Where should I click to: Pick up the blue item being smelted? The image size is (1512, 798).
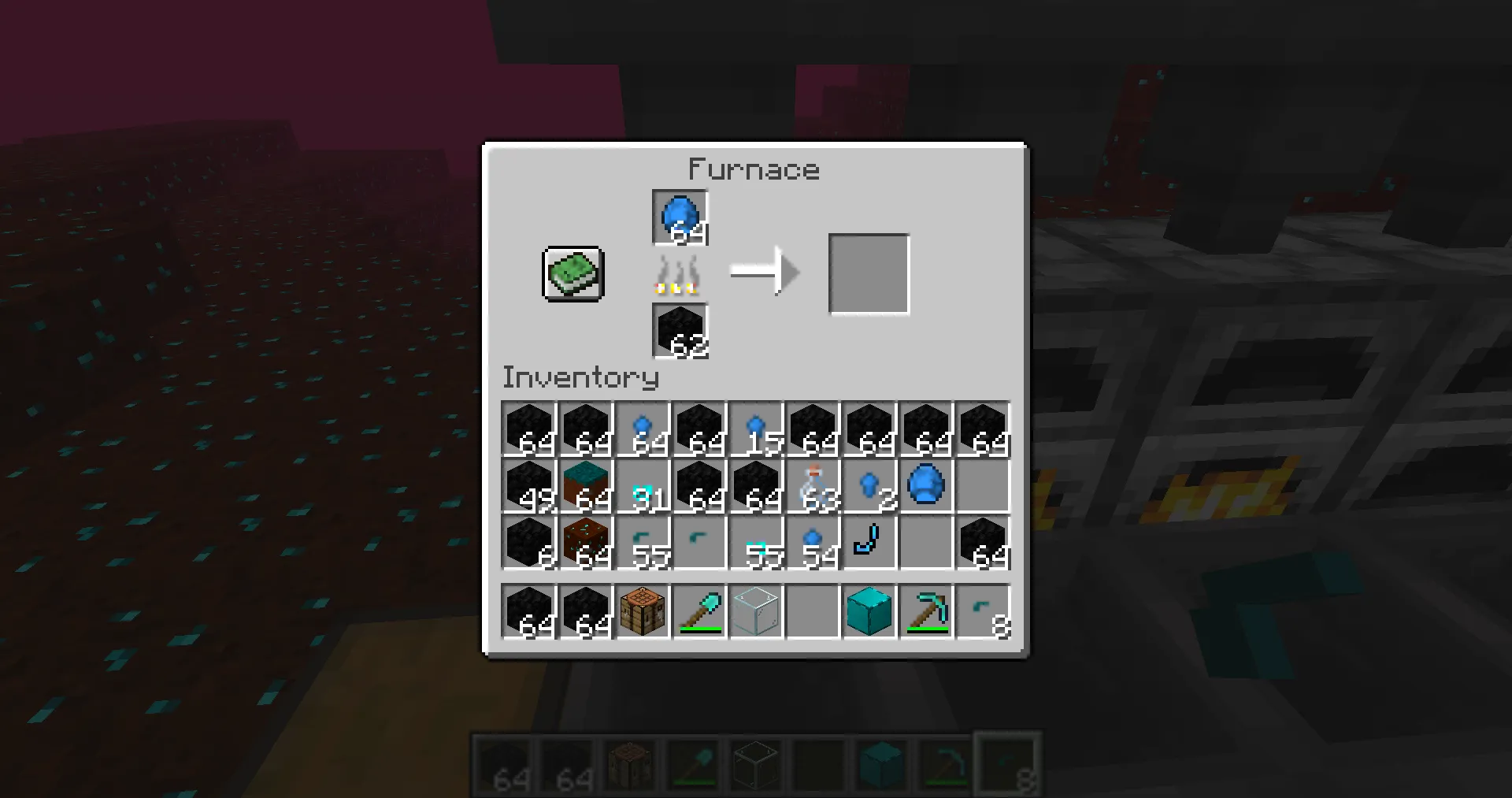[x=680, y=214]
